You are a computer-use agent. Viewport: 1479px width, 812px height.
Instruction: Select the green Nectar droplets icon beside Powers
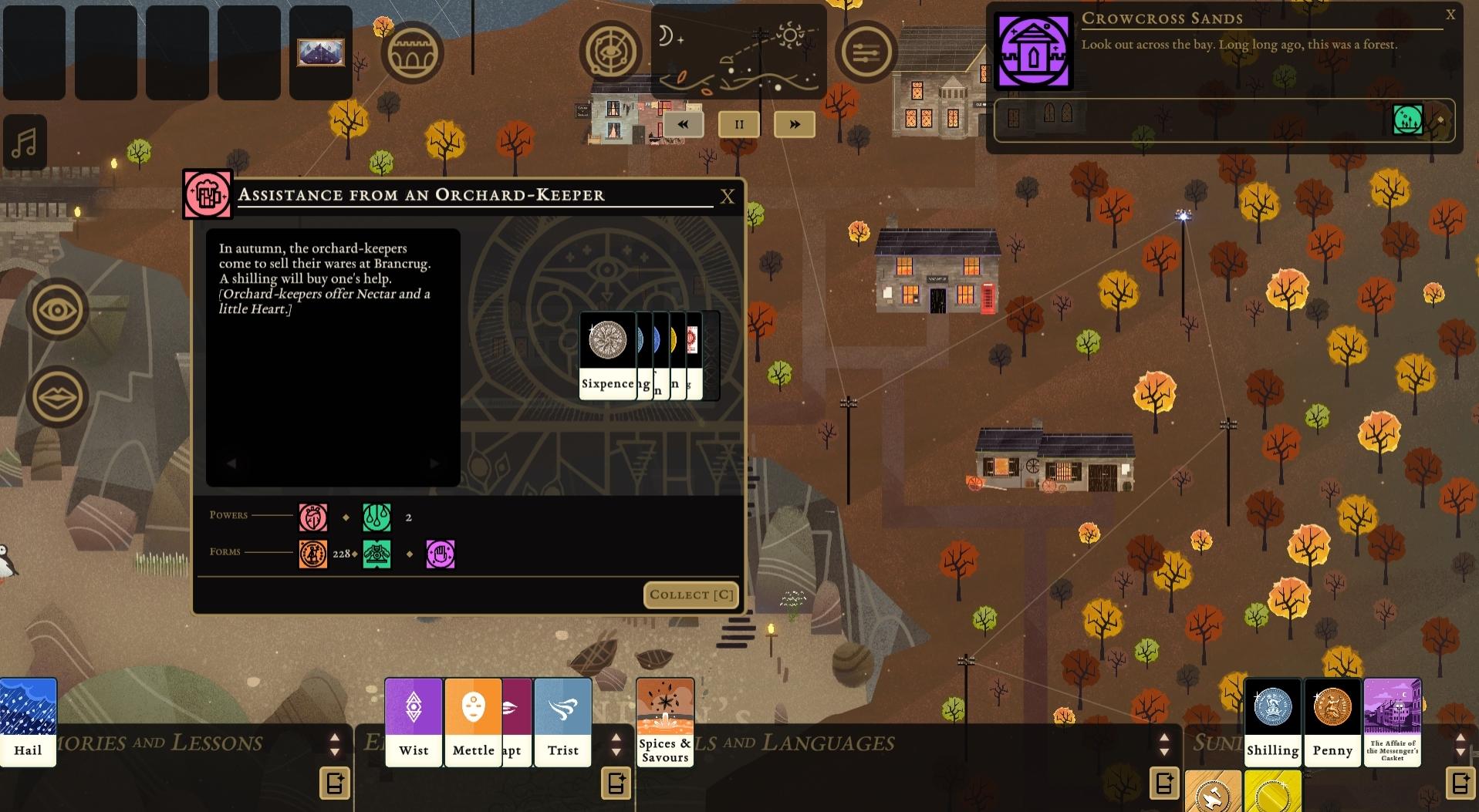click(x=377, y=517)
